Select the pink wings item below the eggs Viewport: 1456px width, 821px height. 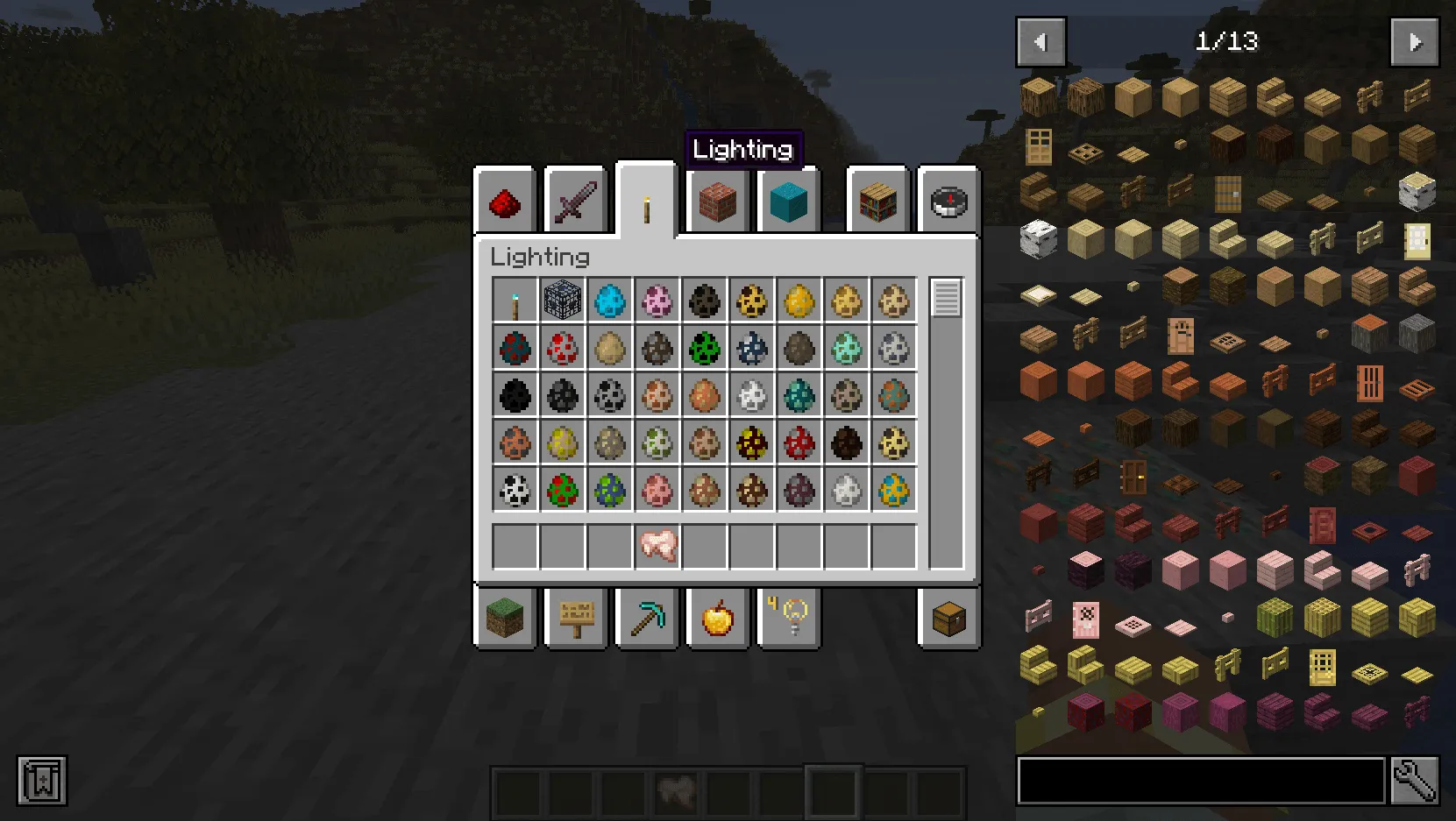(x=658, y=545)
